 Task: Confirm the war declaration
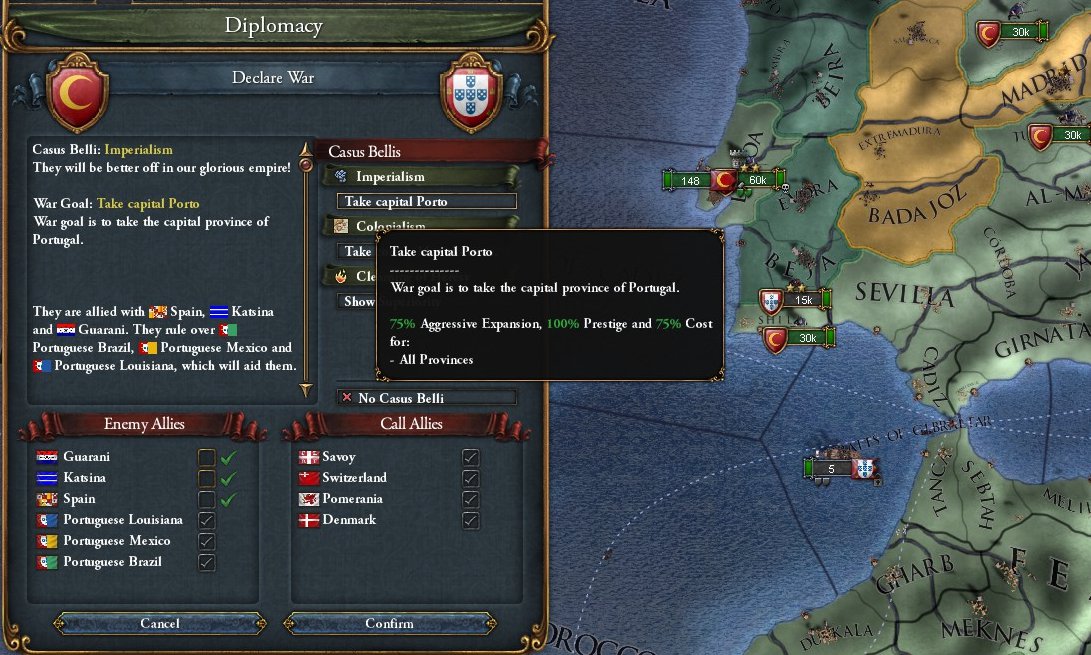coord(389,623)
